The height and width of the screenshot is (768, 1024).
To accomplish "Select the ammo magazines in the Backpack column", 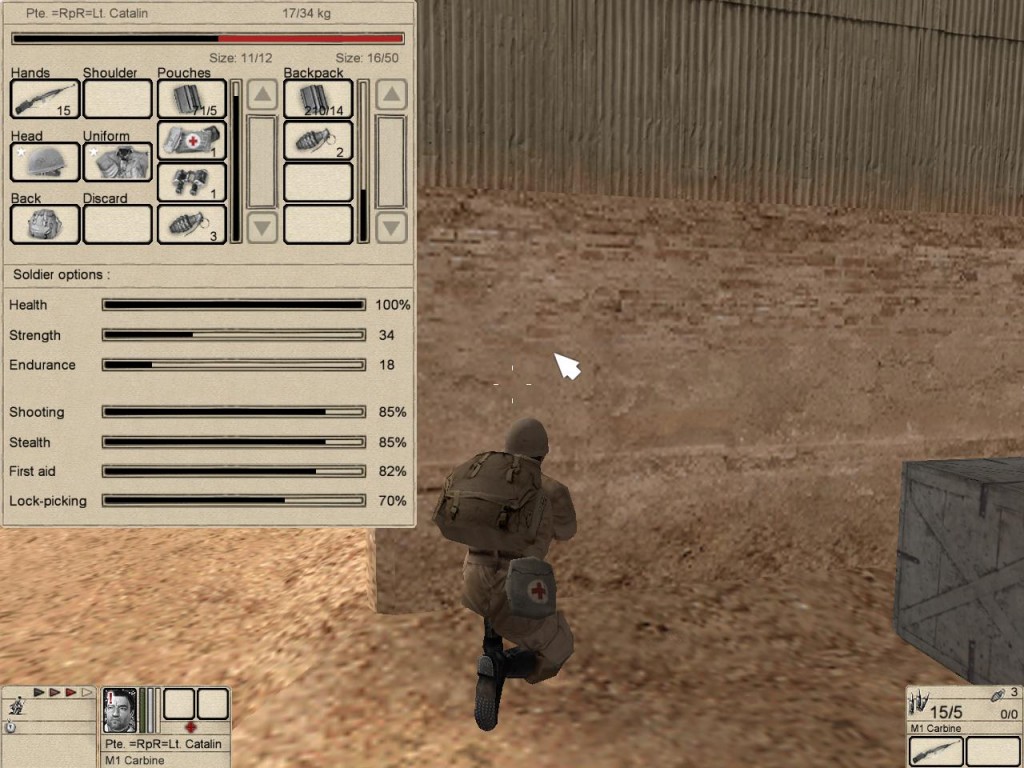I will pyautogui.click(x=318, y=99).
